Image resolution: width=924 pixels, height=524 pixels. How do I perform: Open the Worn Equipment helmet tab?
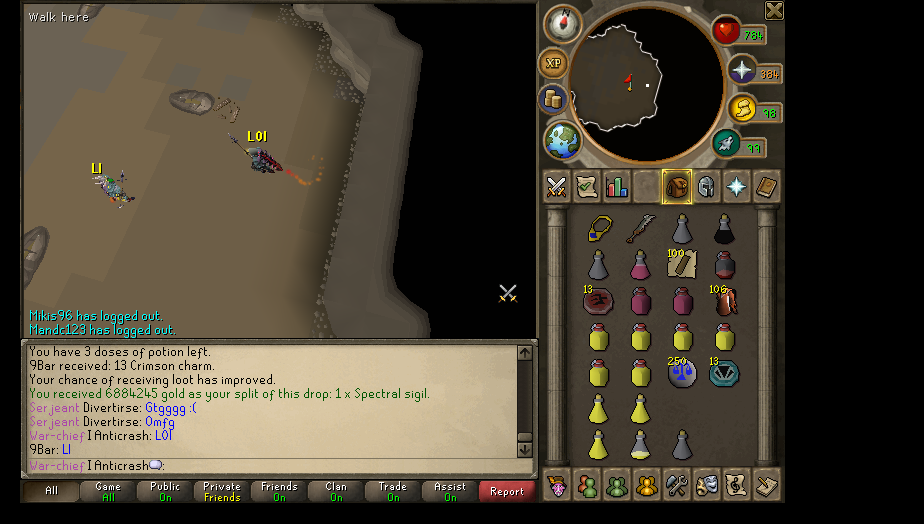tap(706, 187)
